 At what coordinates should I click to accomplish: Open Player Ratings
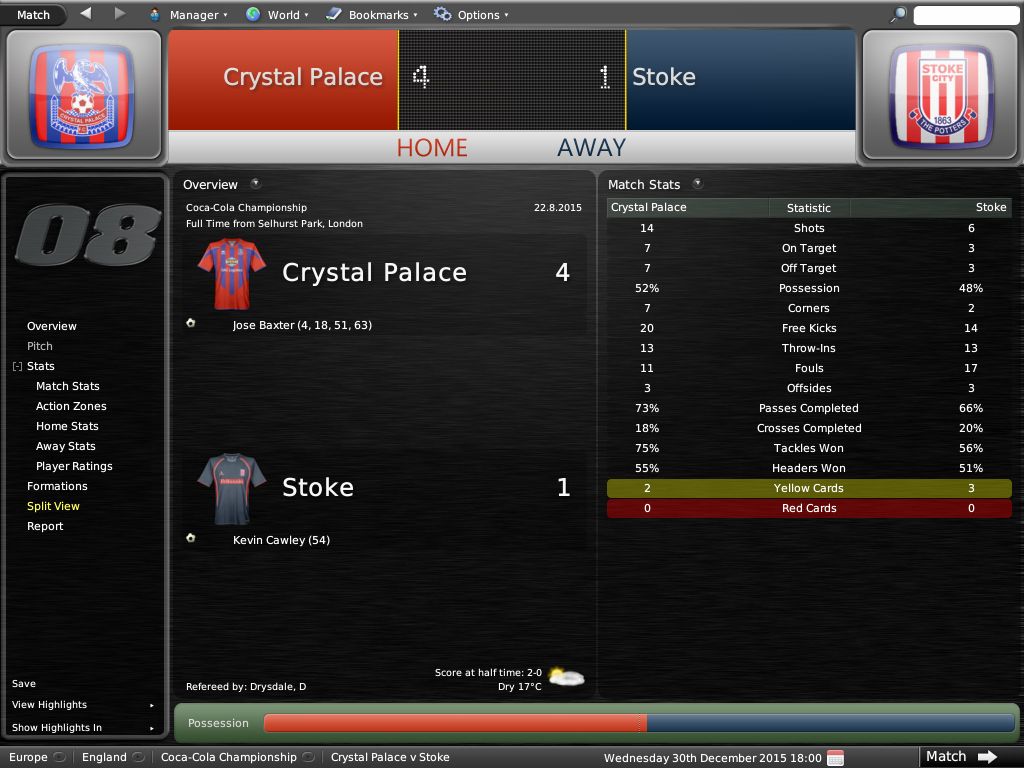point(74,466)
